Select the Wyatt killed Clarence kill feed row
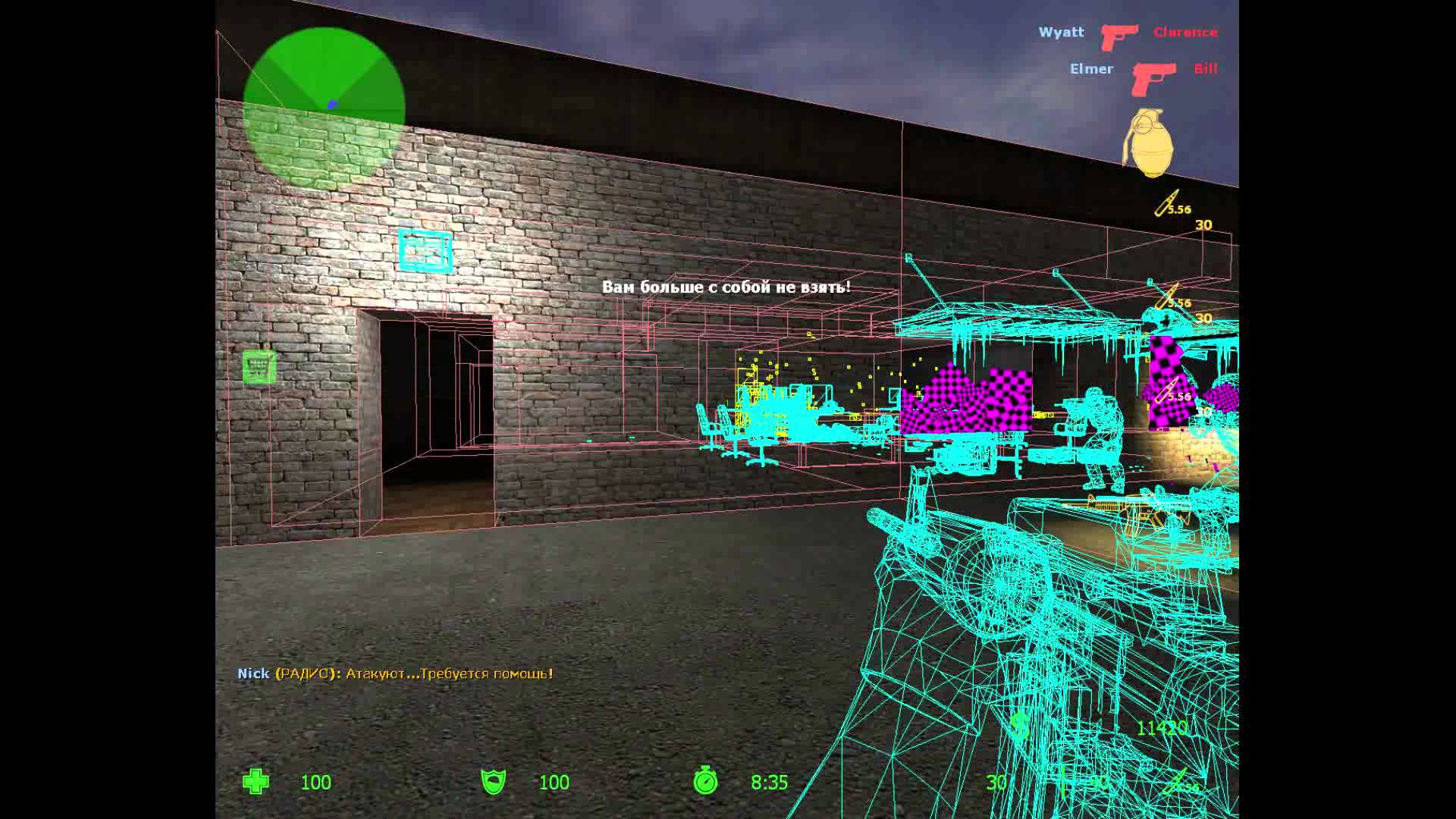The image size is (1456, 819). (1127, 33)
